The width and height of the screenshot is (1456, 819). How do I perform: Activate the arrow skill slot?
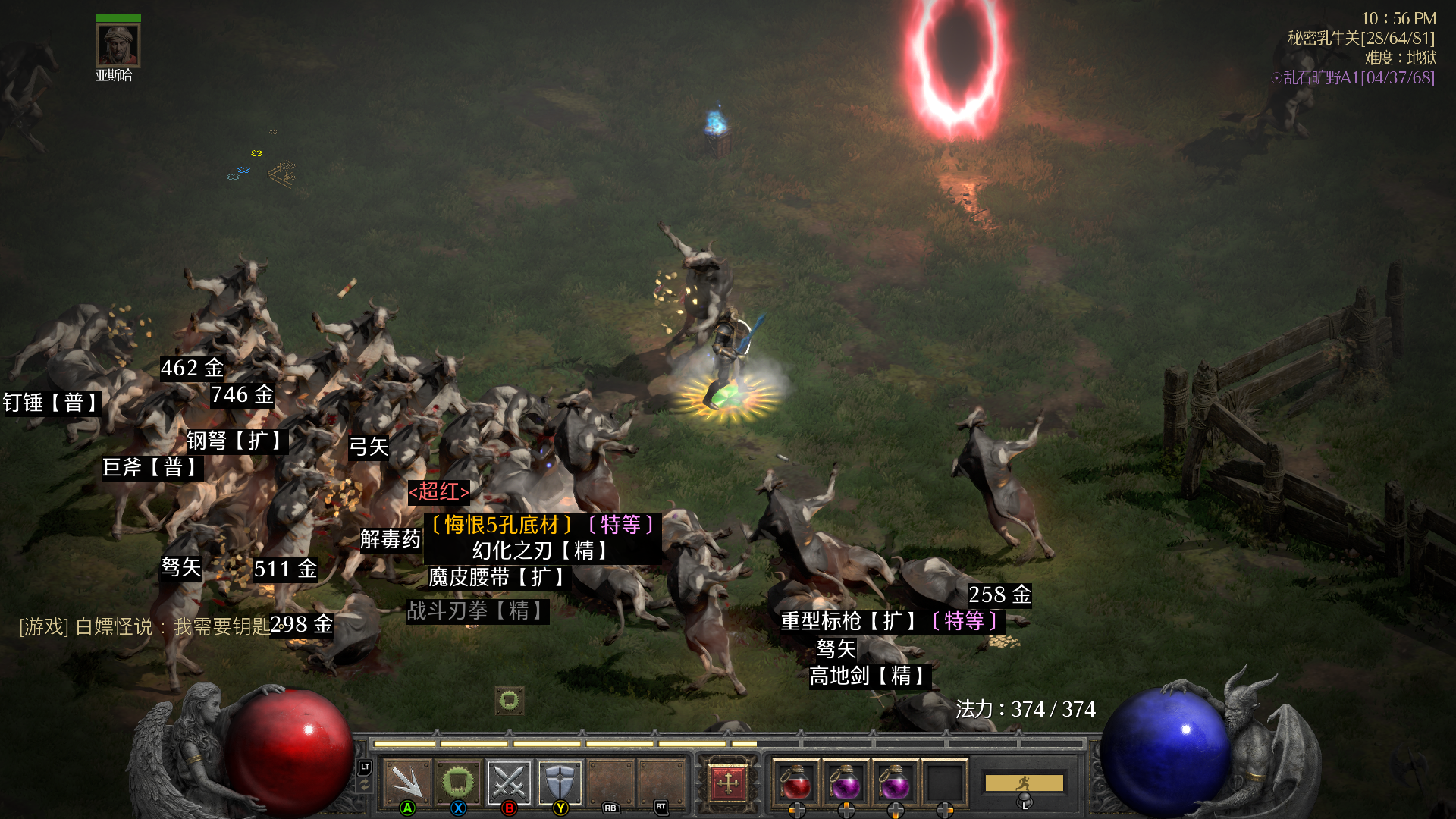coord(407,782)
